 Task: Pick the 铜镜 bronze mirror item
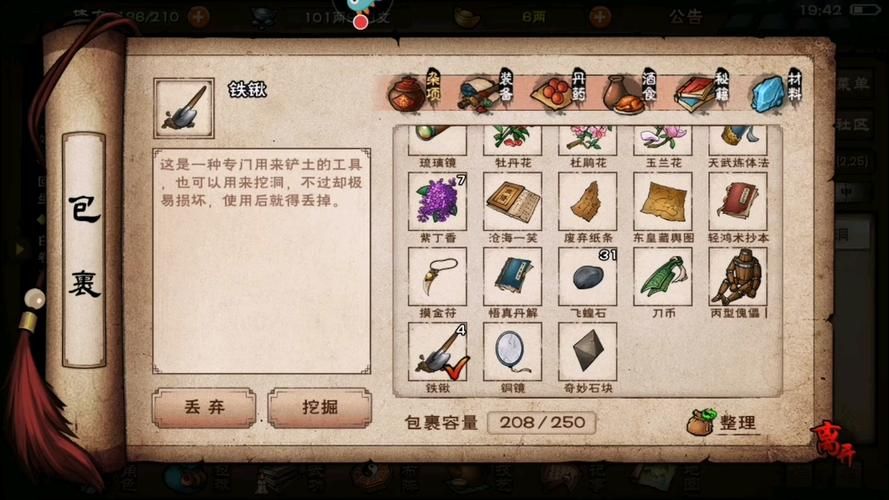(512, 351)
